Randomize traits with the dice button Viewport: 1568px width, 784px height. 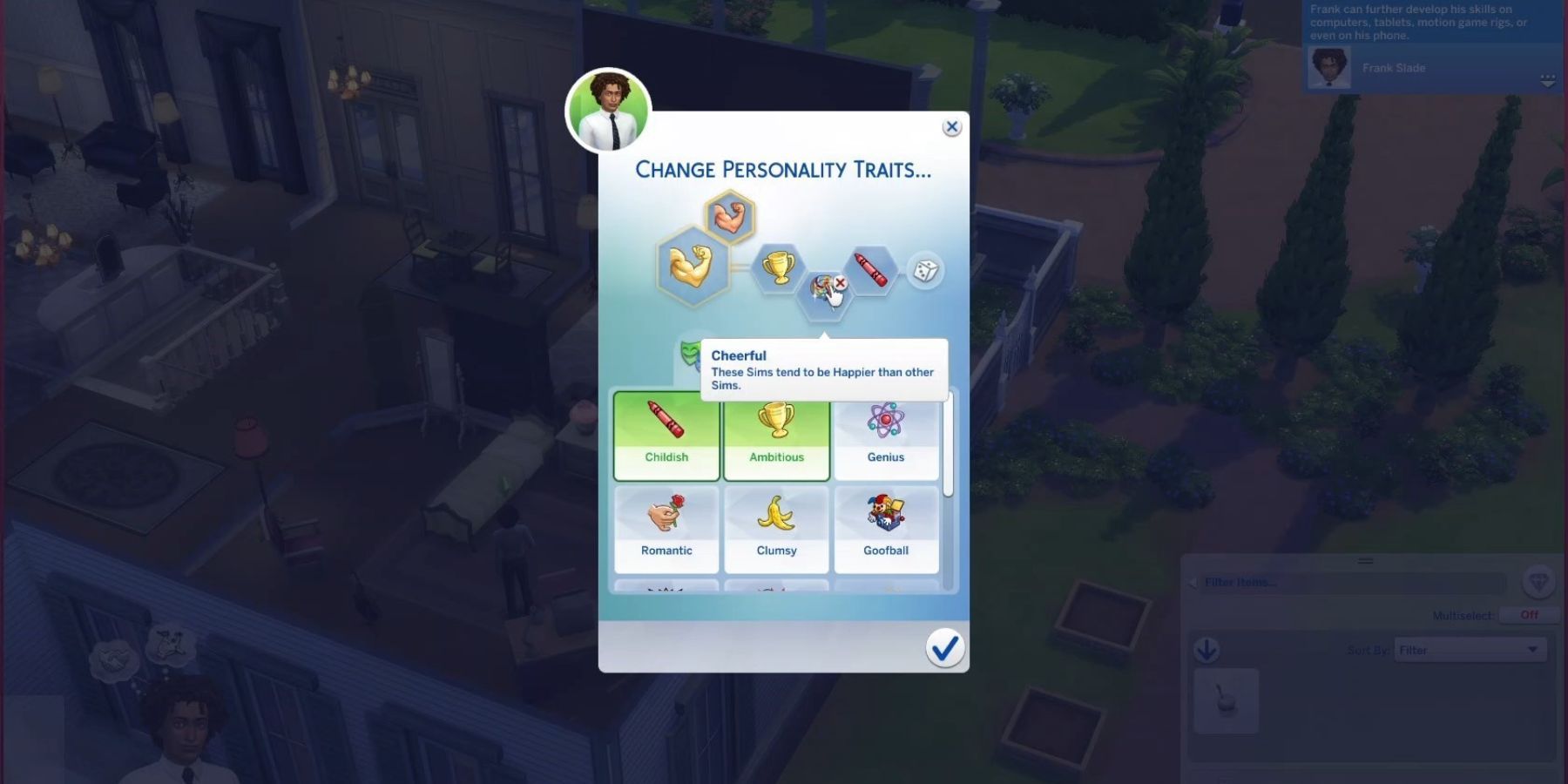pos(925,271)
